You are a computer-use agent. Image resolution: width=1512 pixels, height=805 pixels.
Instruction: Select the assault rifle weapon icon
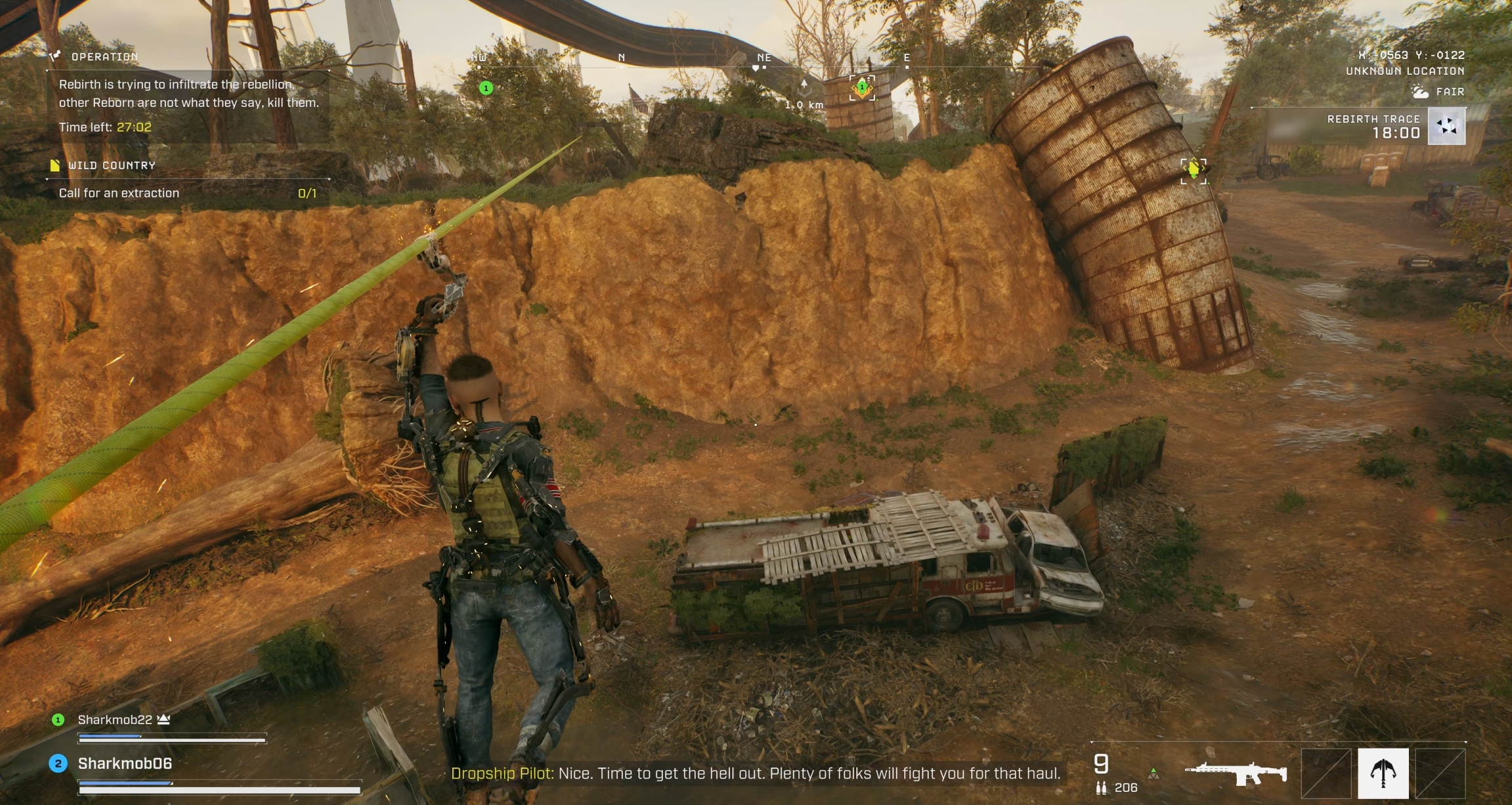1236,773
